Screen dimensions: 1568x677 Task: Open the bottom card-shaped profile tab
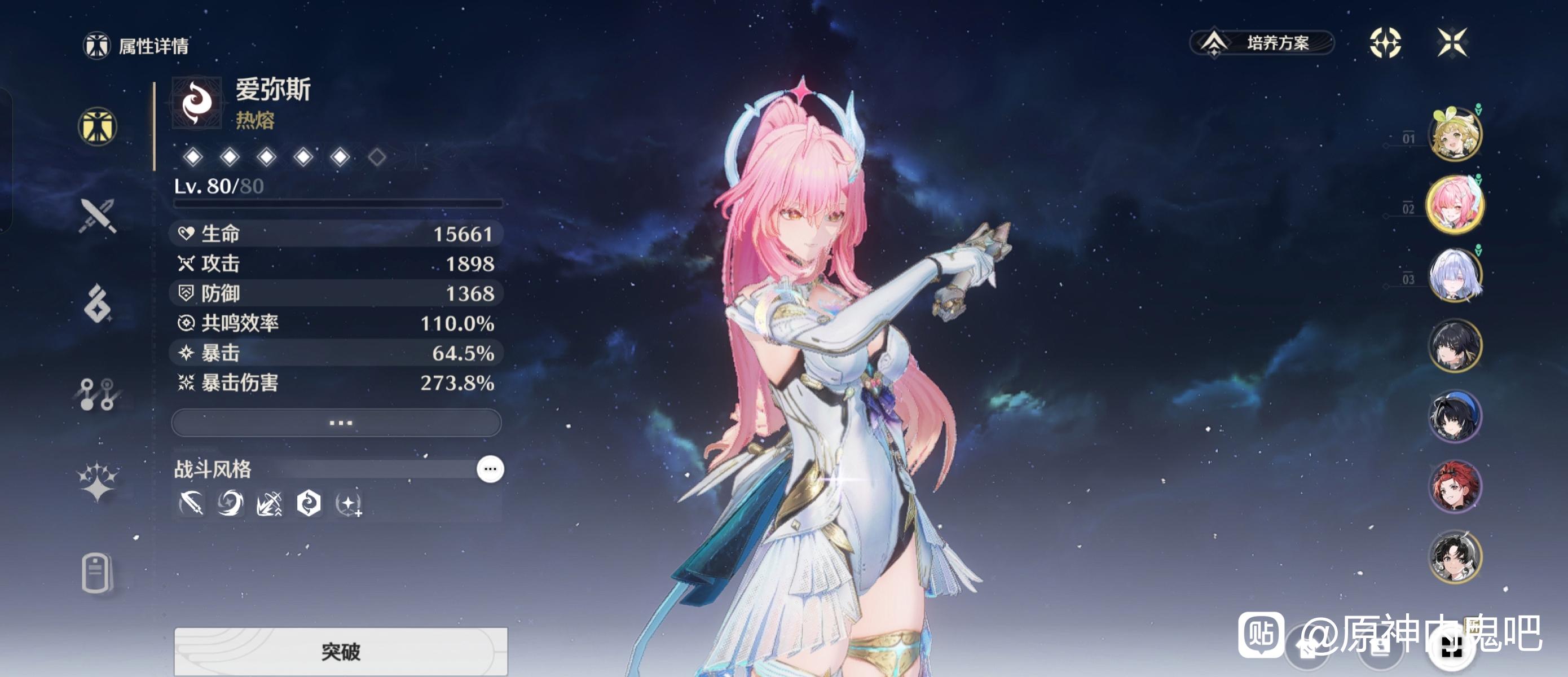tap(98, 572)
